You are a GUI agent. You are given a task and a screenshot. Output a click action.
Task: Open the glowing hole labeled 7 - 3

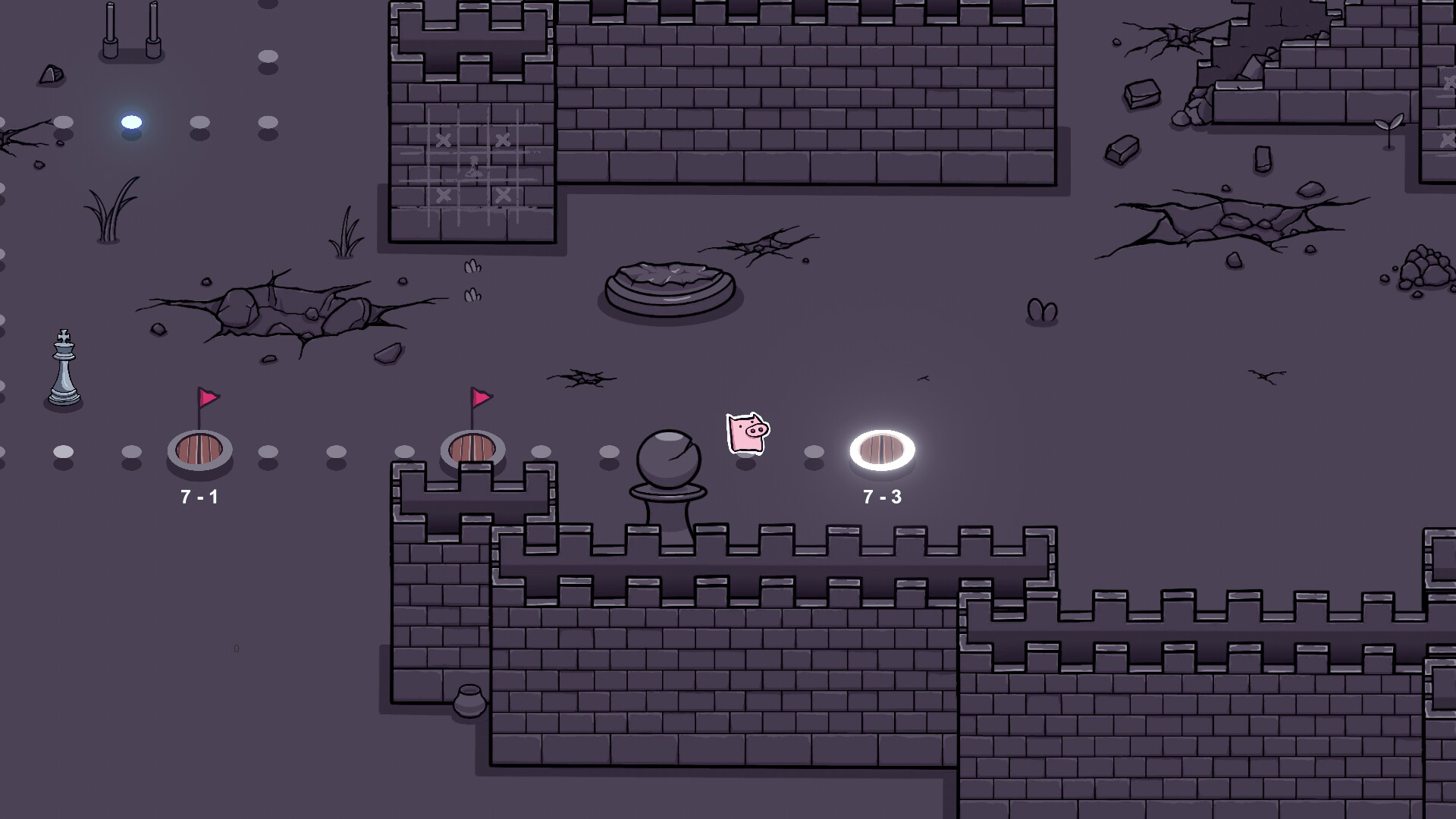[881, 449]
